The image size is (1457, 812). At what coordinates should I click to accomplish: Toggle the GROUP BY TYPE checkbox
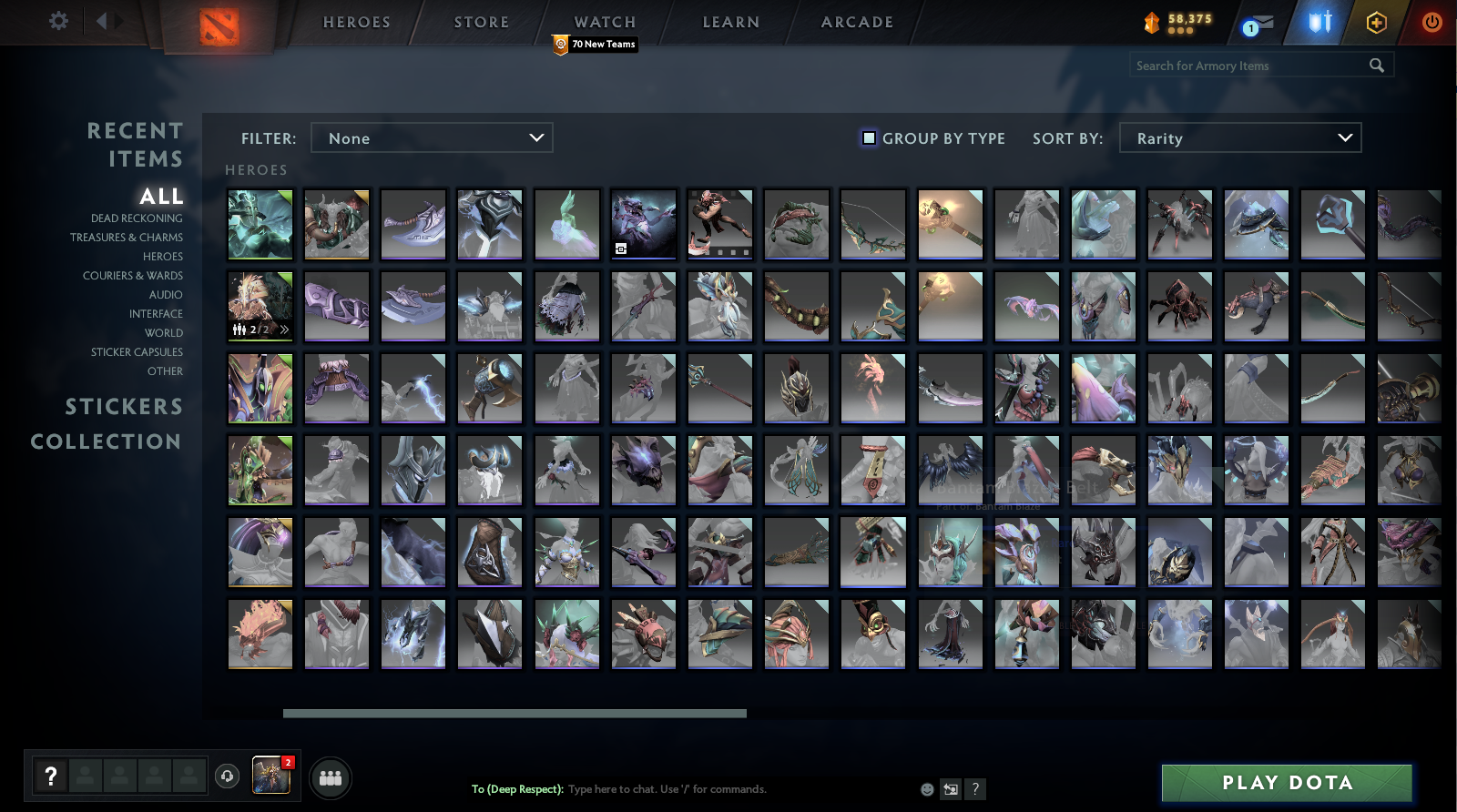pos(871,137)
